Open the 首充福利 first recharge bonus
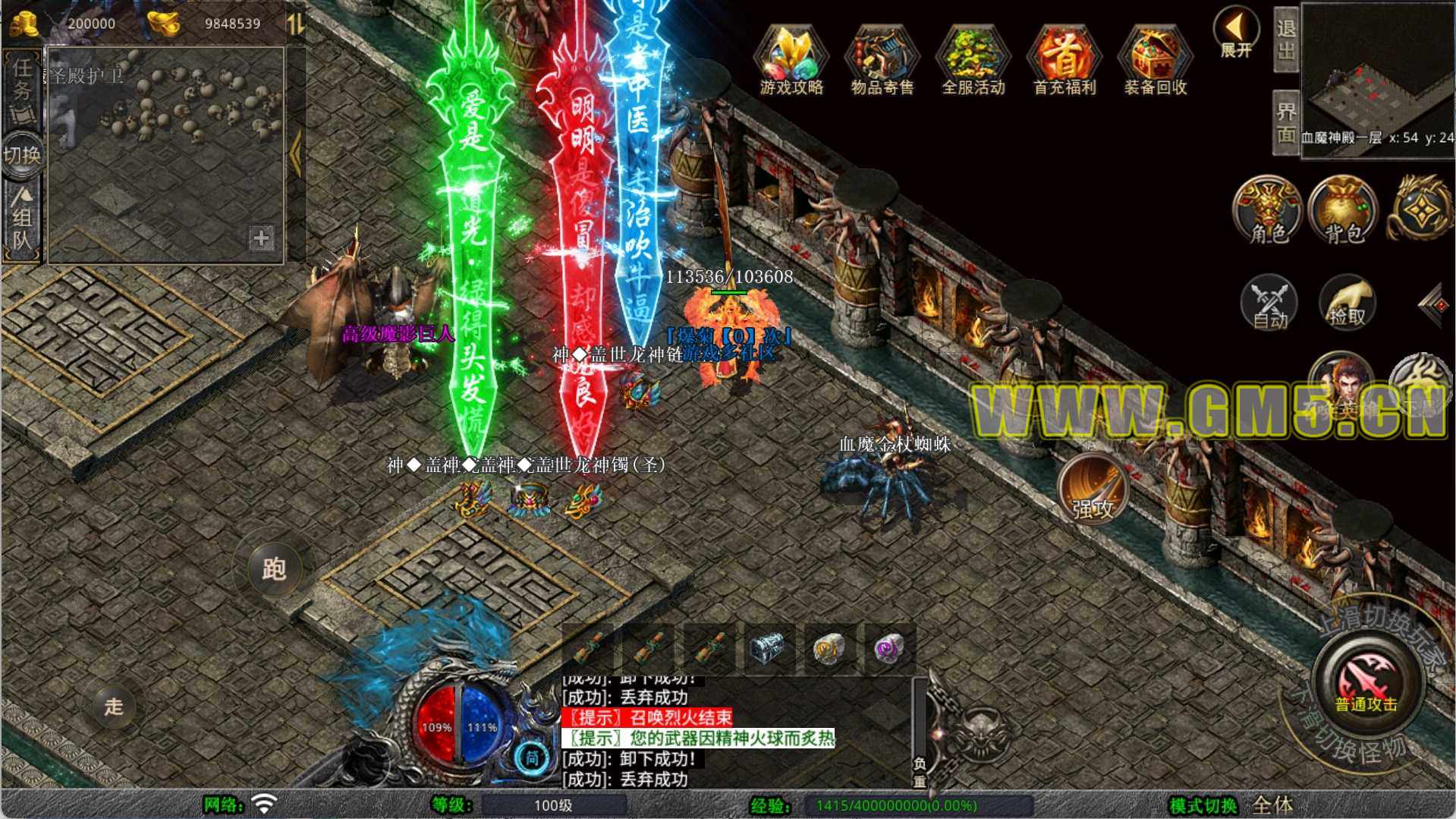 (1064, 61)
